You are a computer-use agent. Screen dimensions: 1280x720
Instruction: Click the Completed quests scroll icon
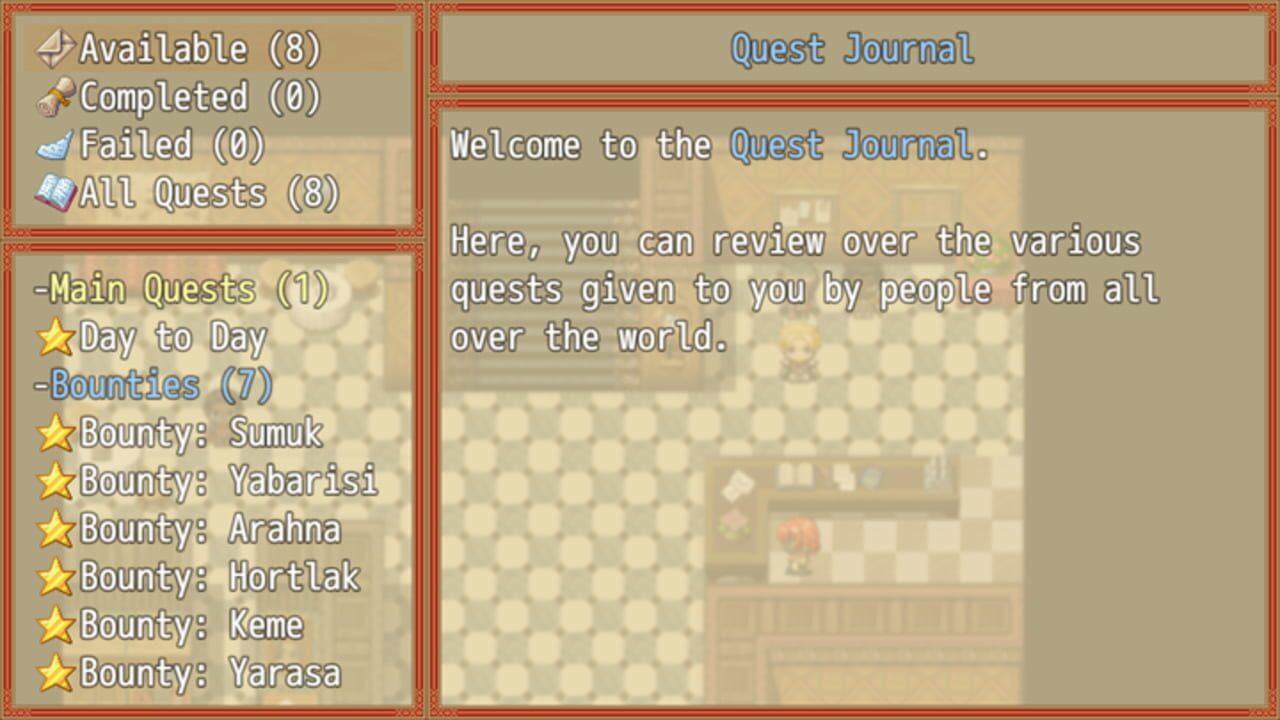pos(57,97)
